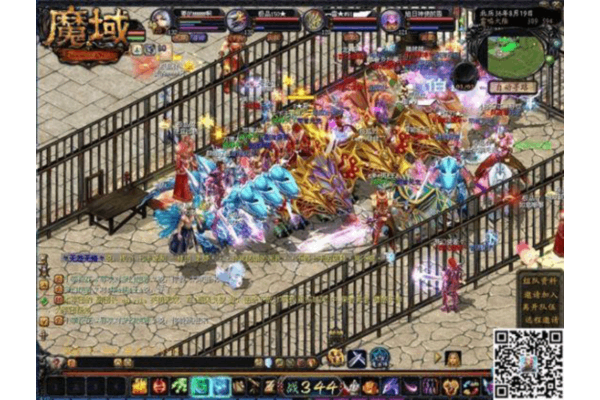The height and width of the screenshot is (400, 600).
Task: Select the player character portrait
Action: pyautogui.click(x=161, y=20)
